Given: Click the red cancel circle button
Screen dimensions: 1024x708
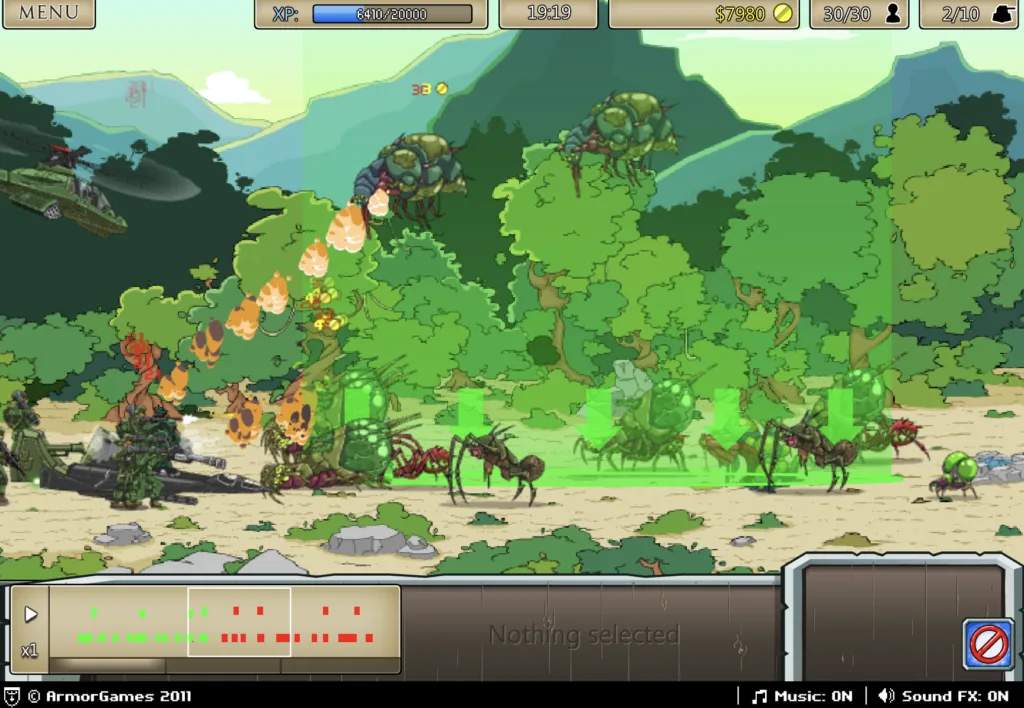Looking at the screenshot, I should 988,644.
